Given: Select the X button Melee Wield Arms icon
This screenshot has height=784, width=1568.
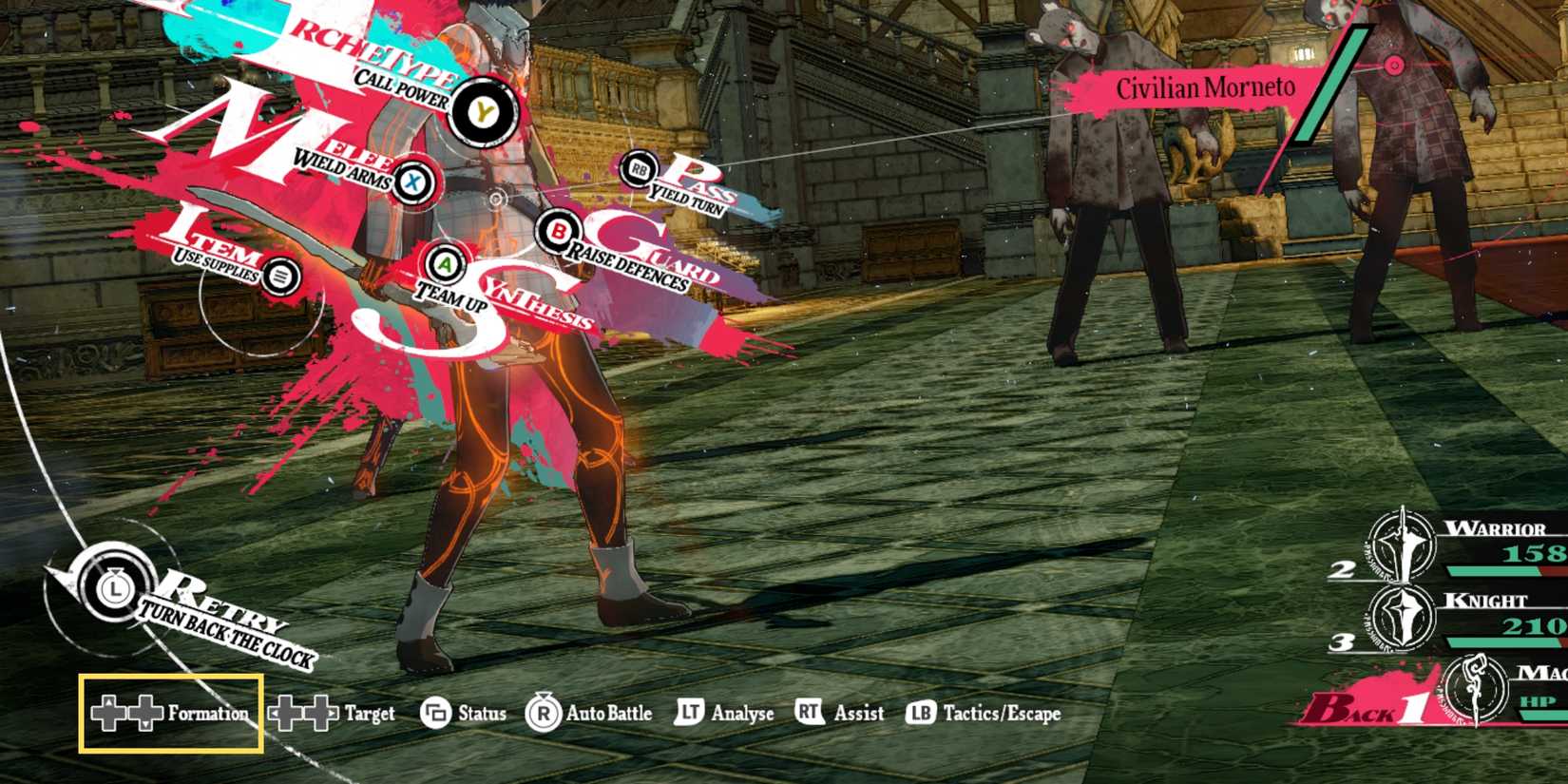Looking at the screenshot, I should [x=411, y=184].
